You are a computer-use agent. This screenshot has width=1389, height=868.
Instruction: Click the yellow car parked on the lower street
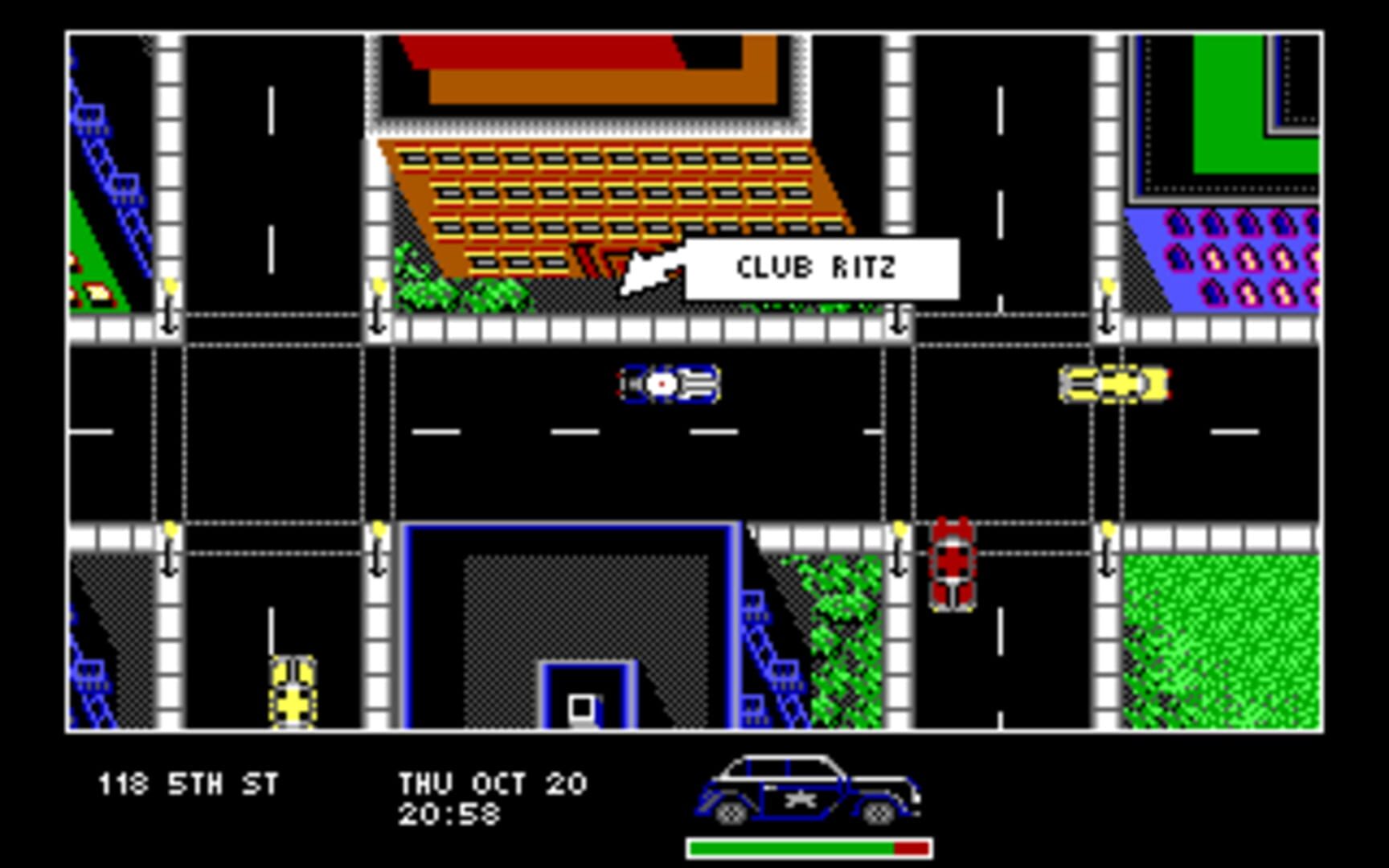[292, 691]
